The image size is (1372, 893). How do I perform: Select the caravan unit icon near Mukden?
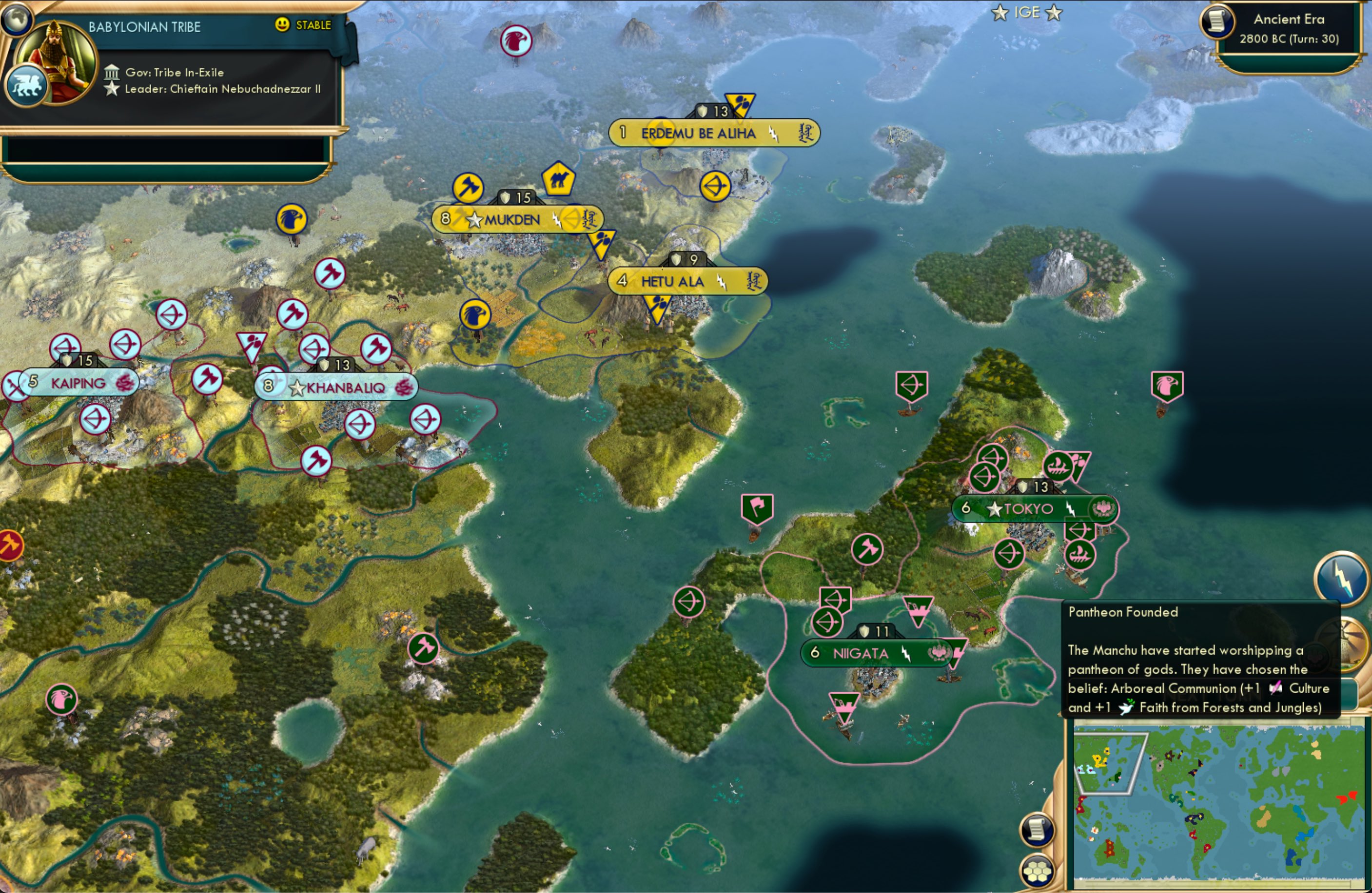click(x=558, y=180)
